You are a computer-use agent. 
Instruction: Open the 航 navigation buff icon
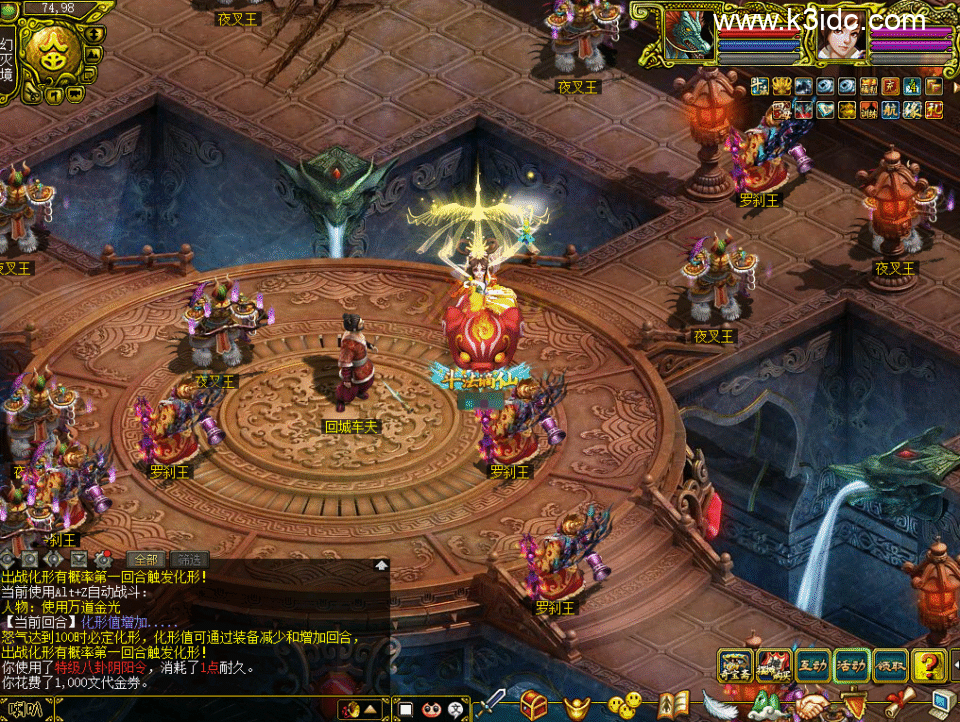[x=890, y=110]
